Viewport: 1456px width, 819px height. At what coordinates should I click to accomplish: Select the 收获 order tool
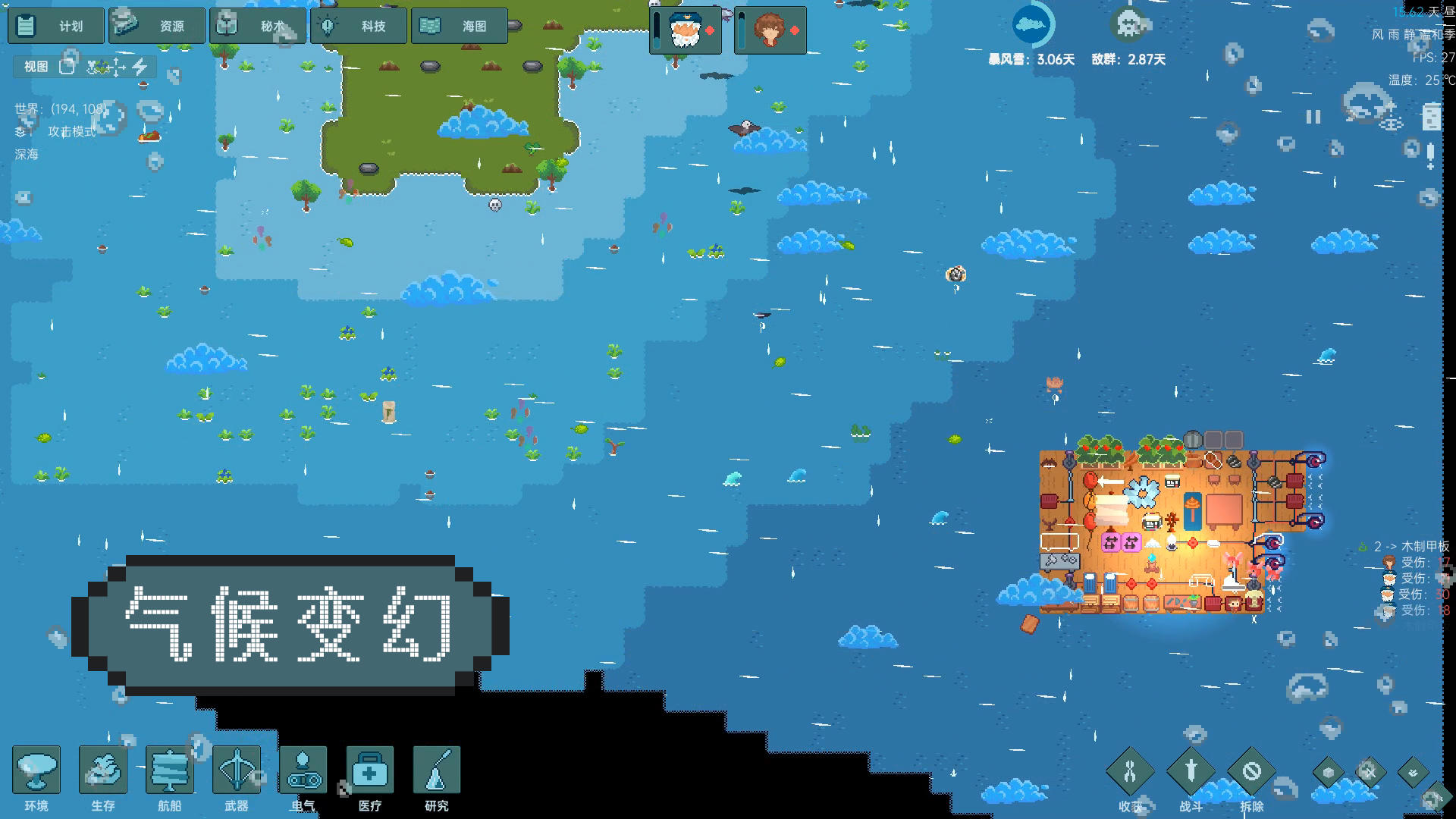click(x=1129, y=770)
